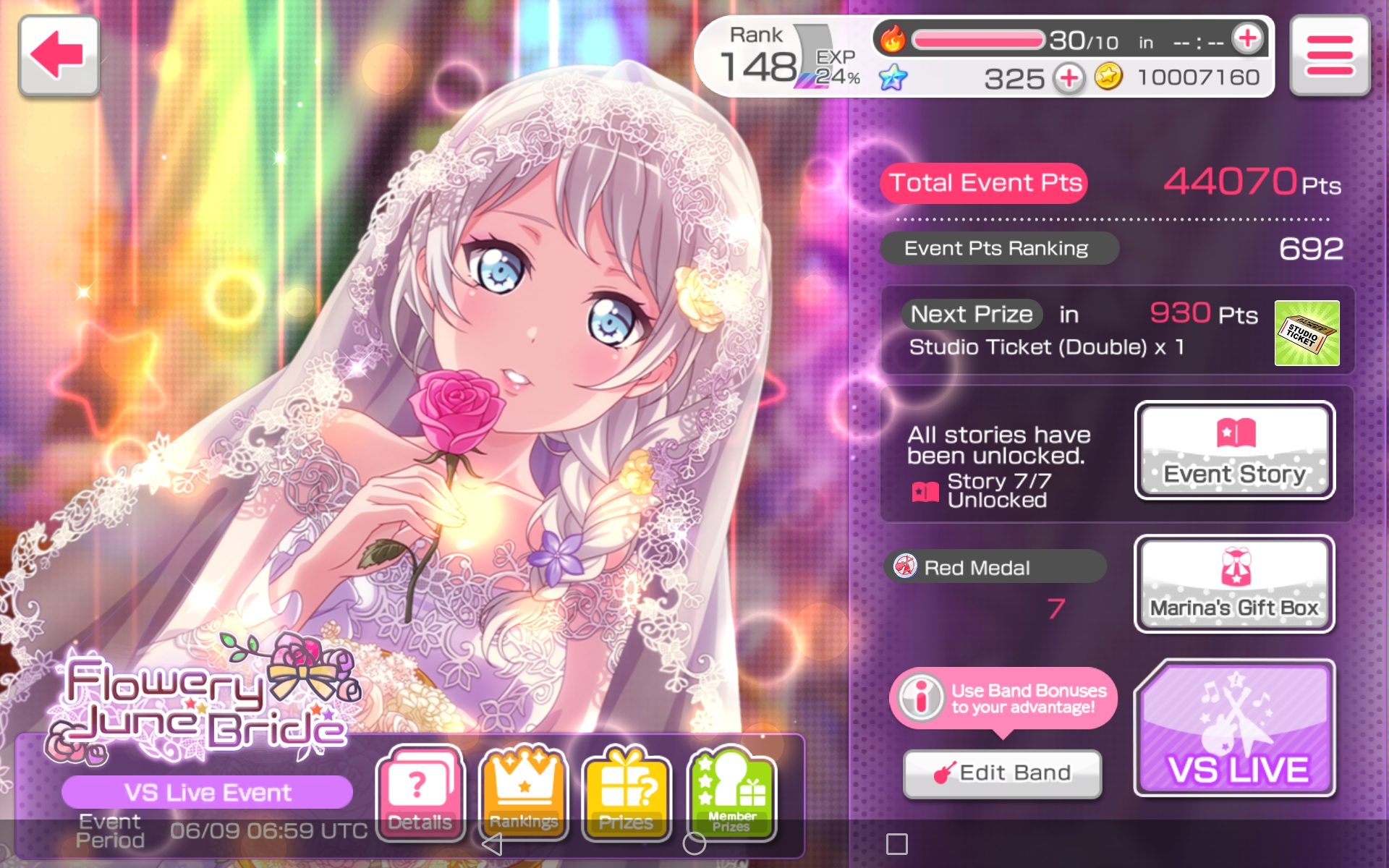Start a VS LIVE match
1389x868 pixels.
(1234, 729)
